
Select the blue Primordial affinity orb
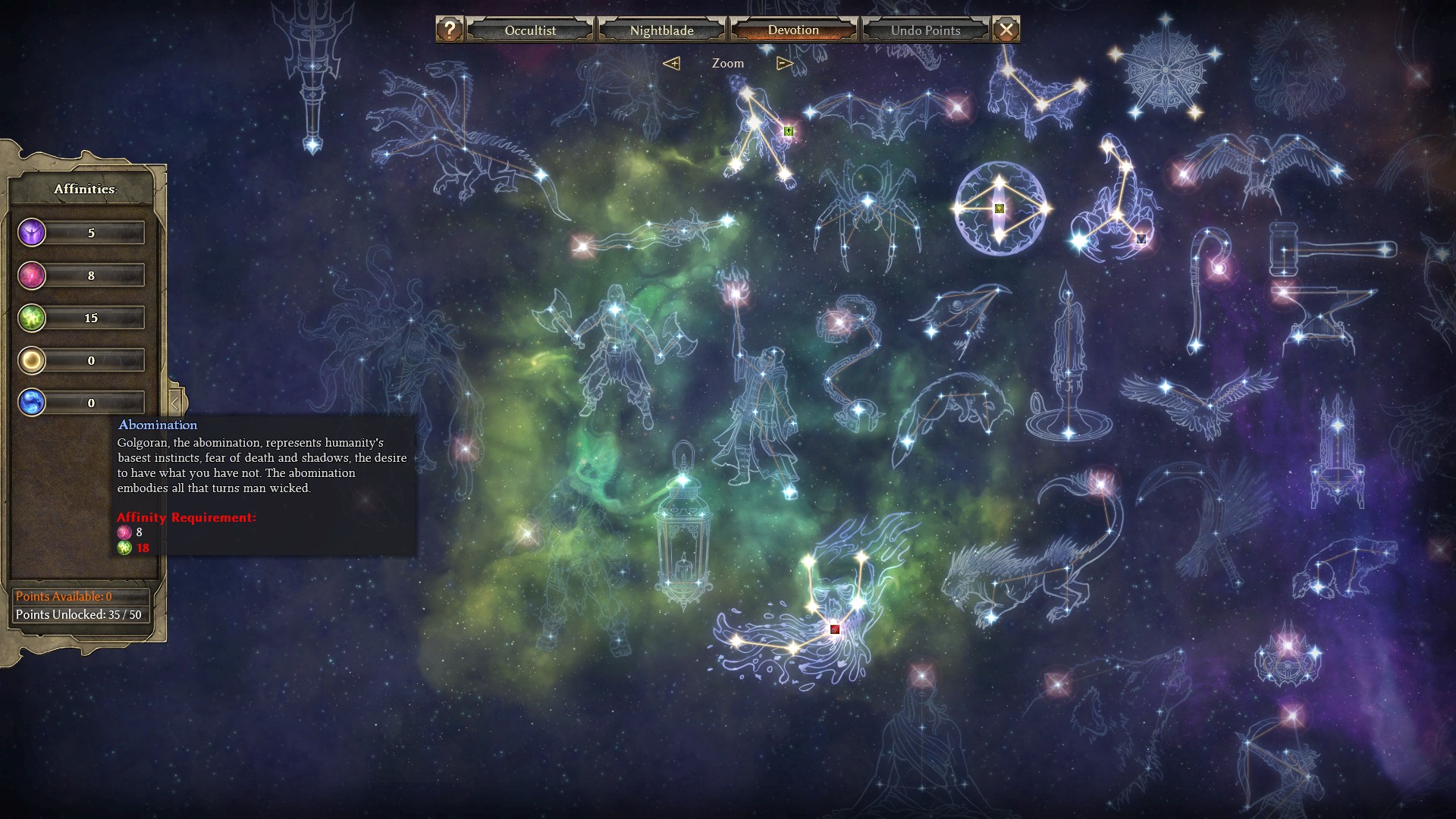pyautogui.click(x=32, y=403)
